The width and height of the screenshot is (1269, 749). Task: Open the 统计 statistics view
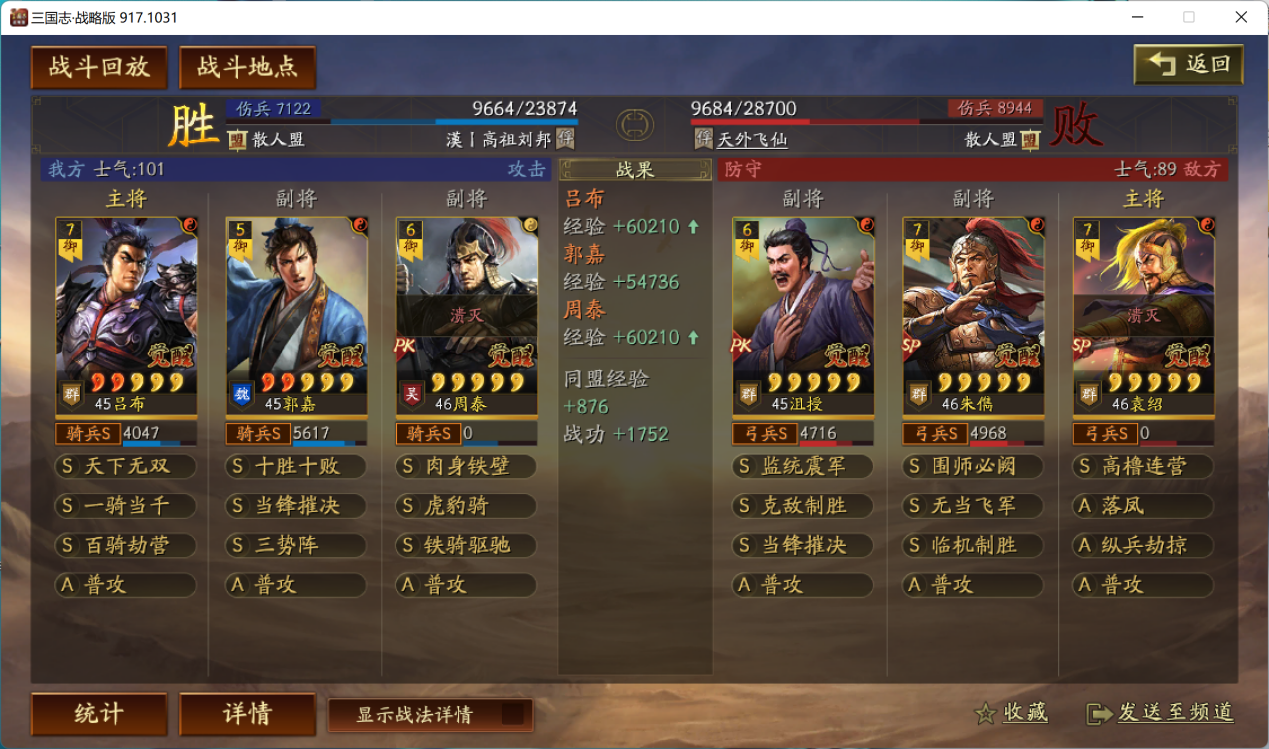tap(99, 714)
